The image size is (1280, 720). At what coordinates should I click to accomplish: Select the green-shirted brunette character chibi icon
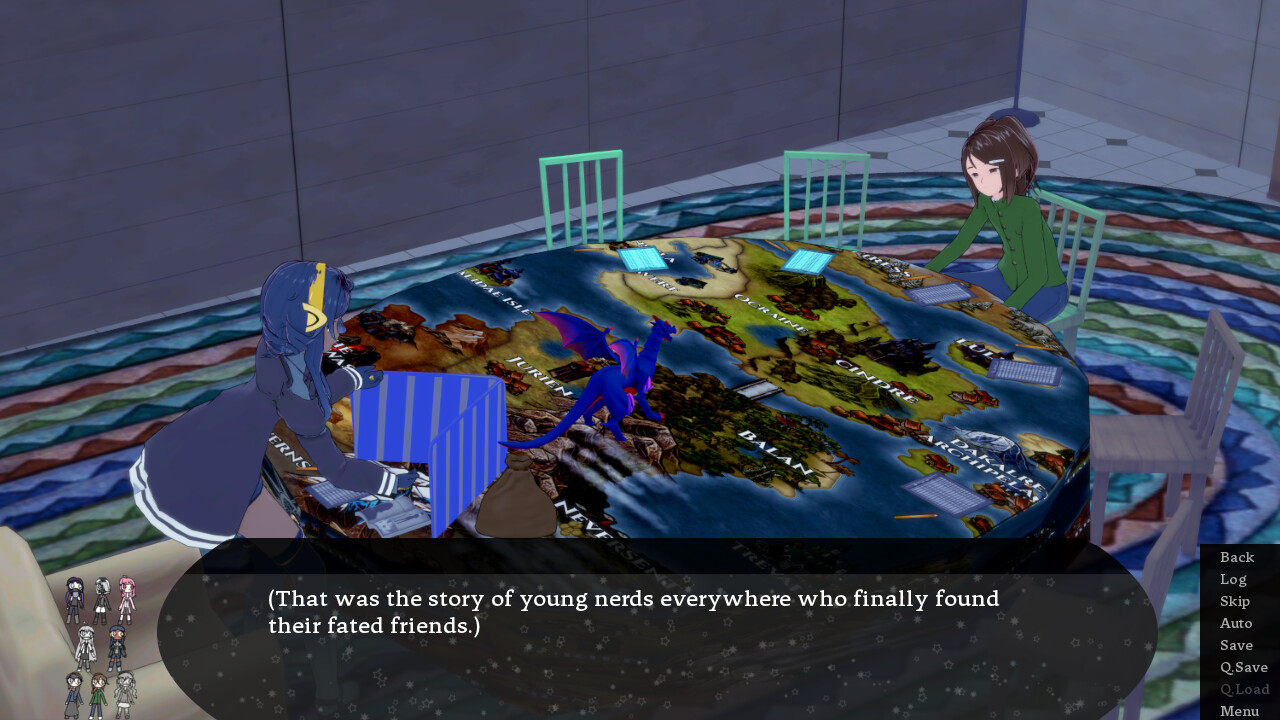(97, 694)
